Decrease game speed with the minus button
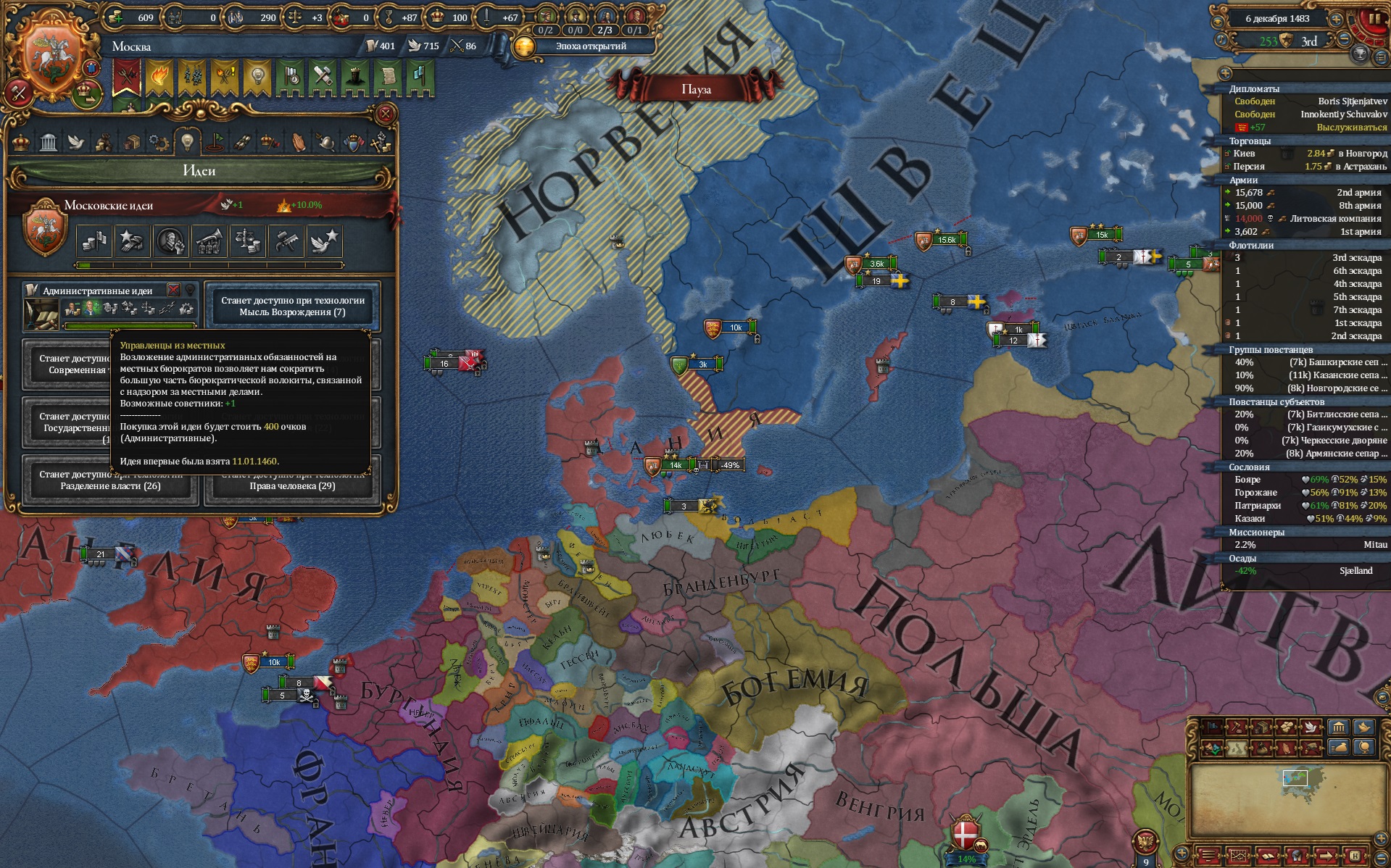 [x=1345, y=40]
